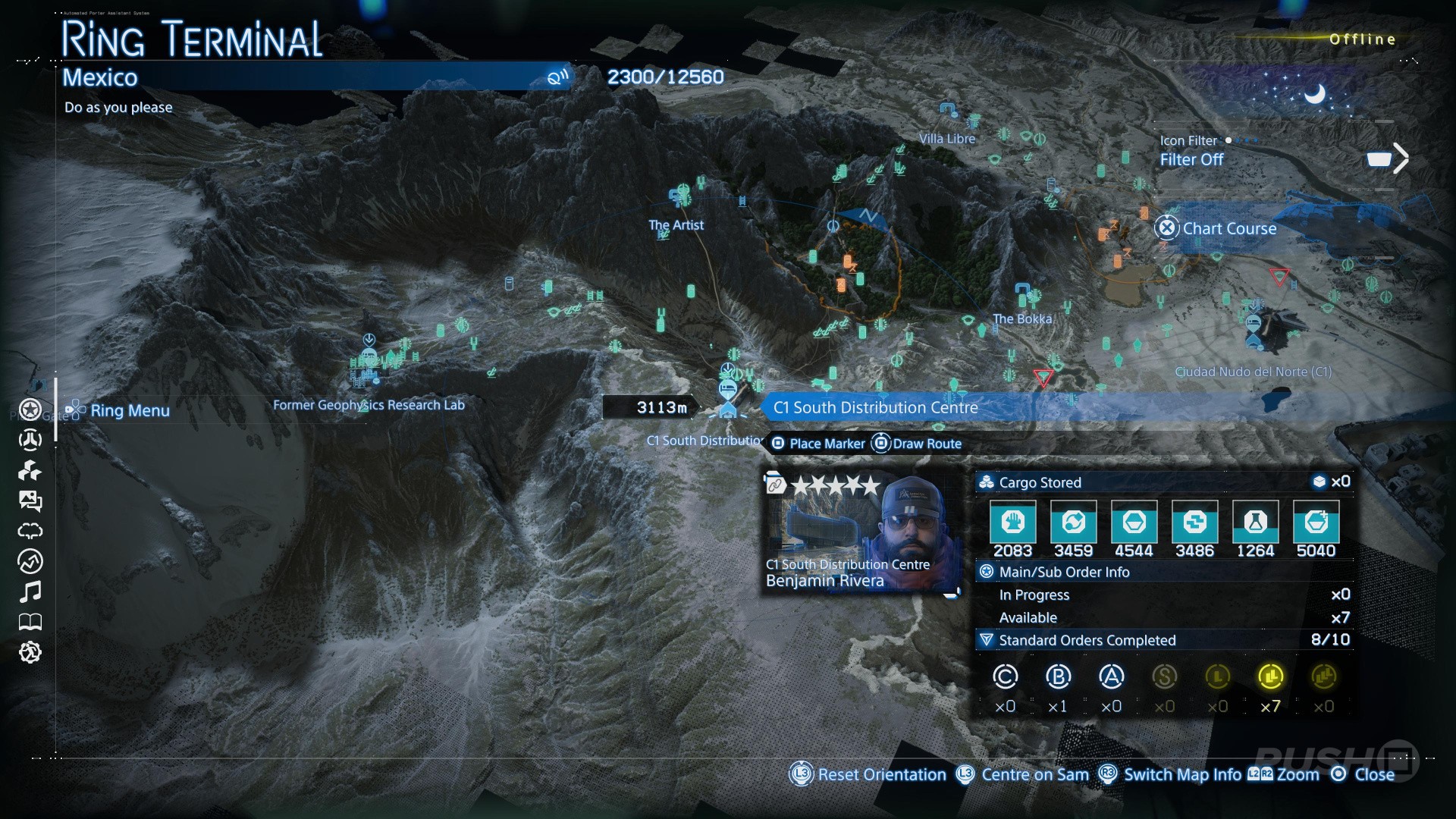Viewport: 1456px width, 819px height.
Task: Expand the right arrow panel chevron
Action: point(1400,158)
